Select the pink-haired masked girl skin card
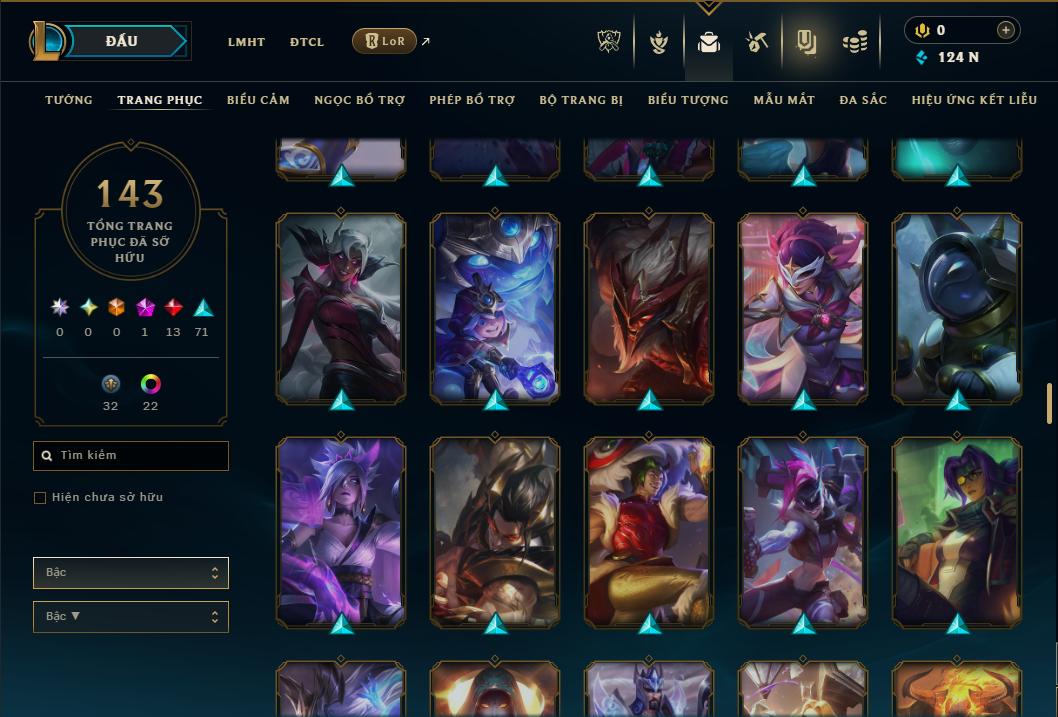Image resolution: width=1058 pixels, height=717 pixels. [x=803, y=308]
